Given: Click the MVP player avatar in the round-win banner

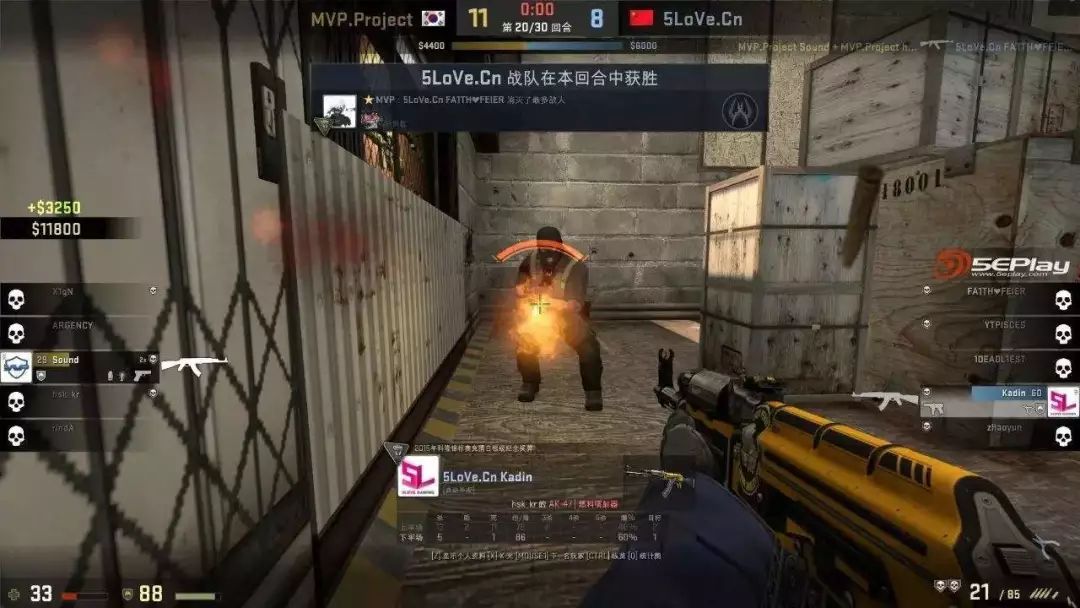Looking at the screenshot, I should [x=340, y=112].
